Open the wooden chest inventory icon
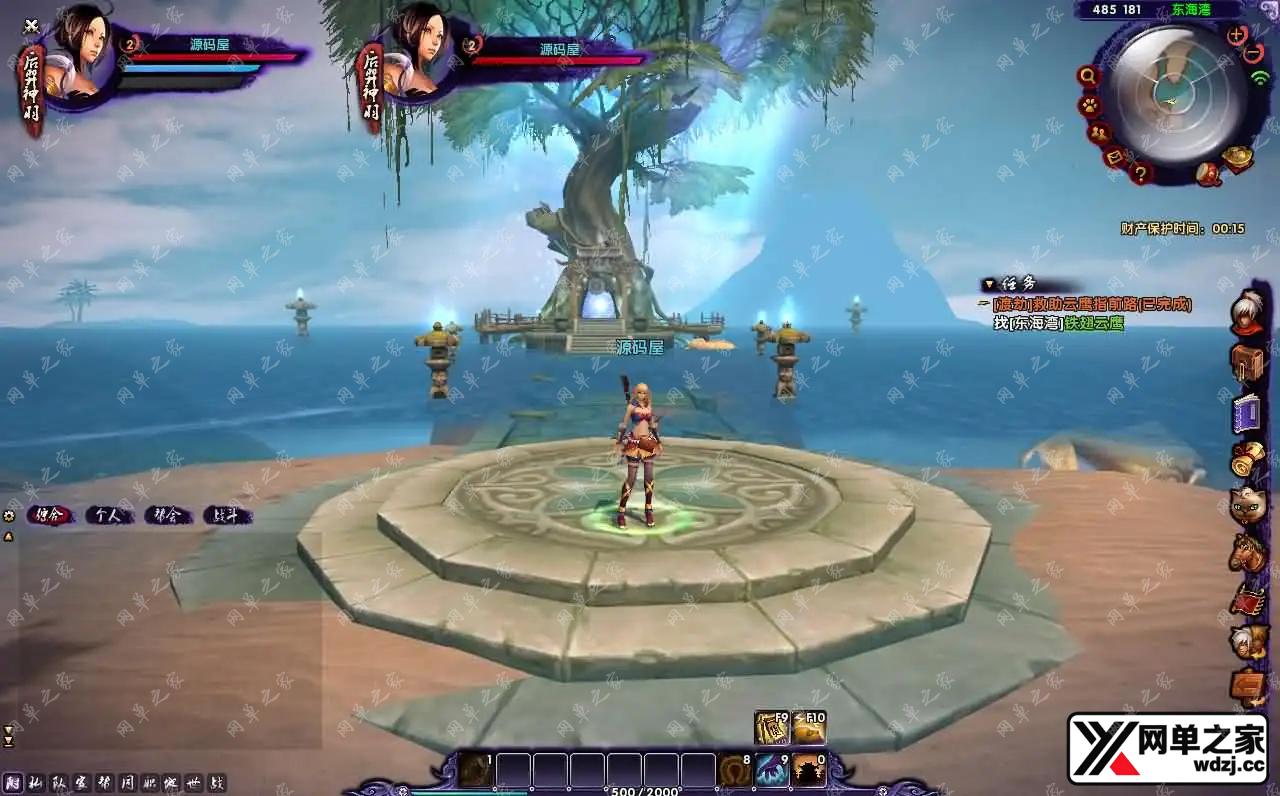This screenshot has width=1280, height=796. coord(1247,362)
